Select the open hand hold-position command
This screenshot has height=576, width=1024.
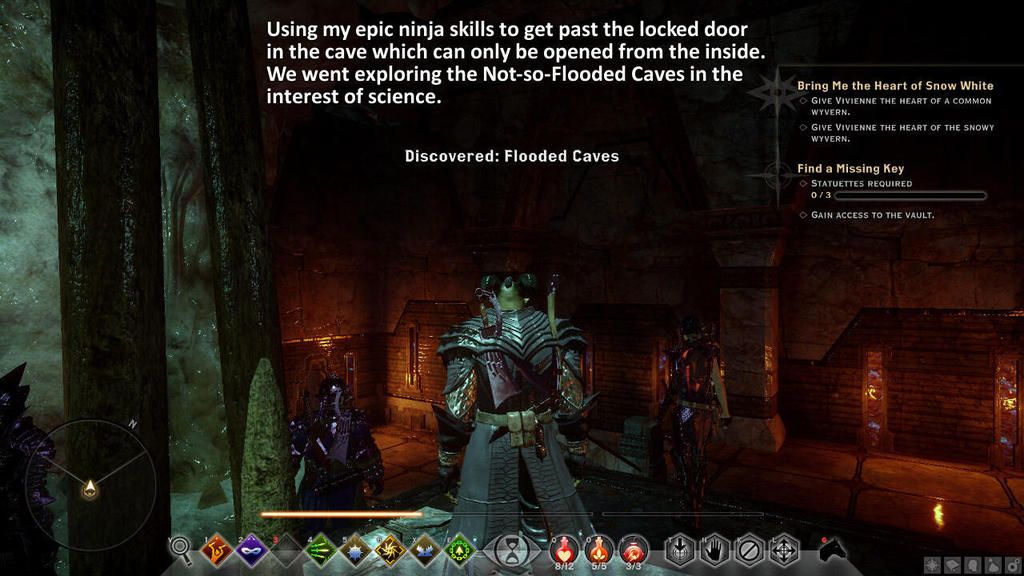(x=715, y=549)
